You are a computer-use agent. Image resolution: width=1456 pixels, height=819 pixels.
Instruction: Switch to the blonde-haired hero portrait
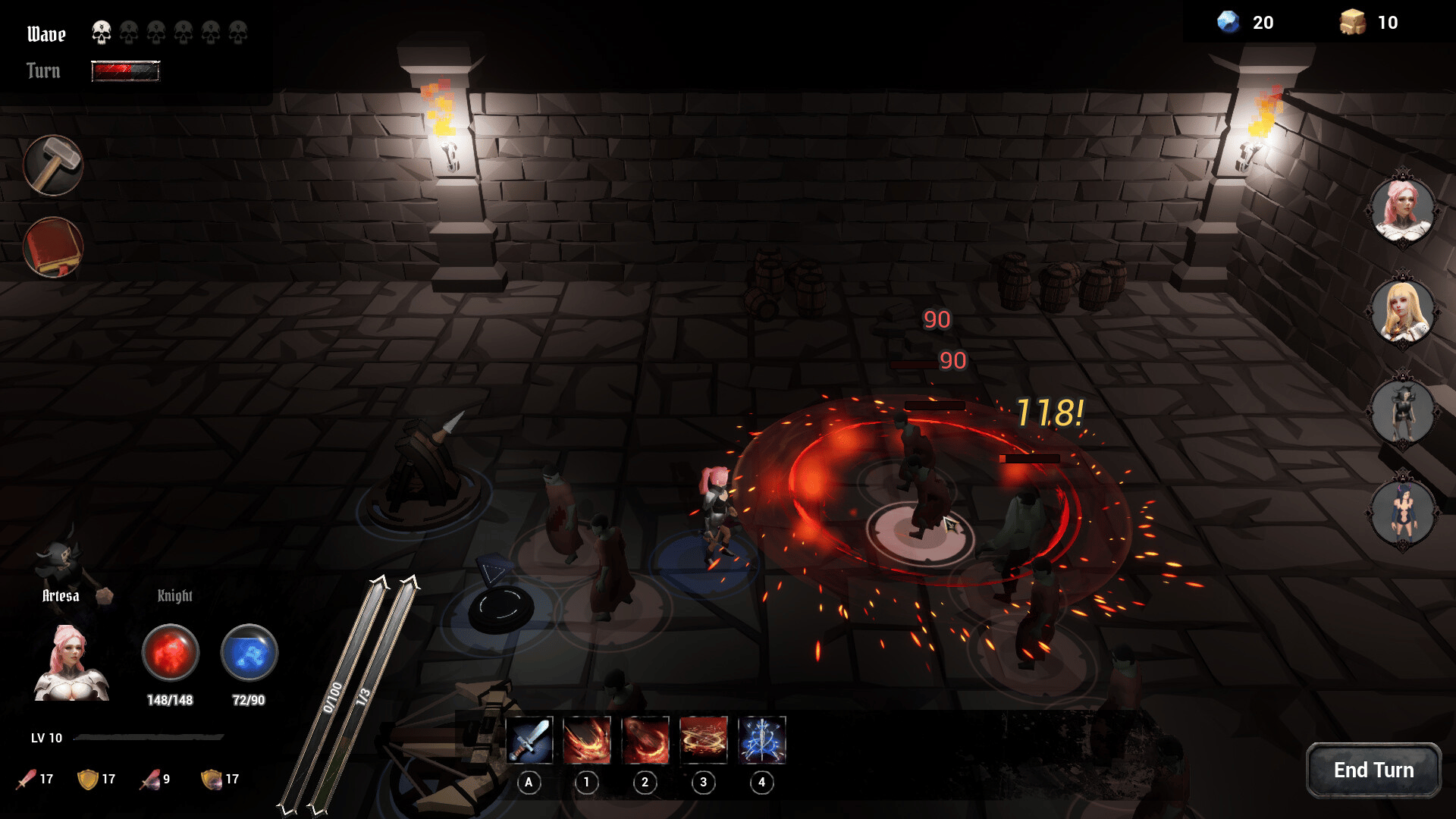coord(1403,310)
